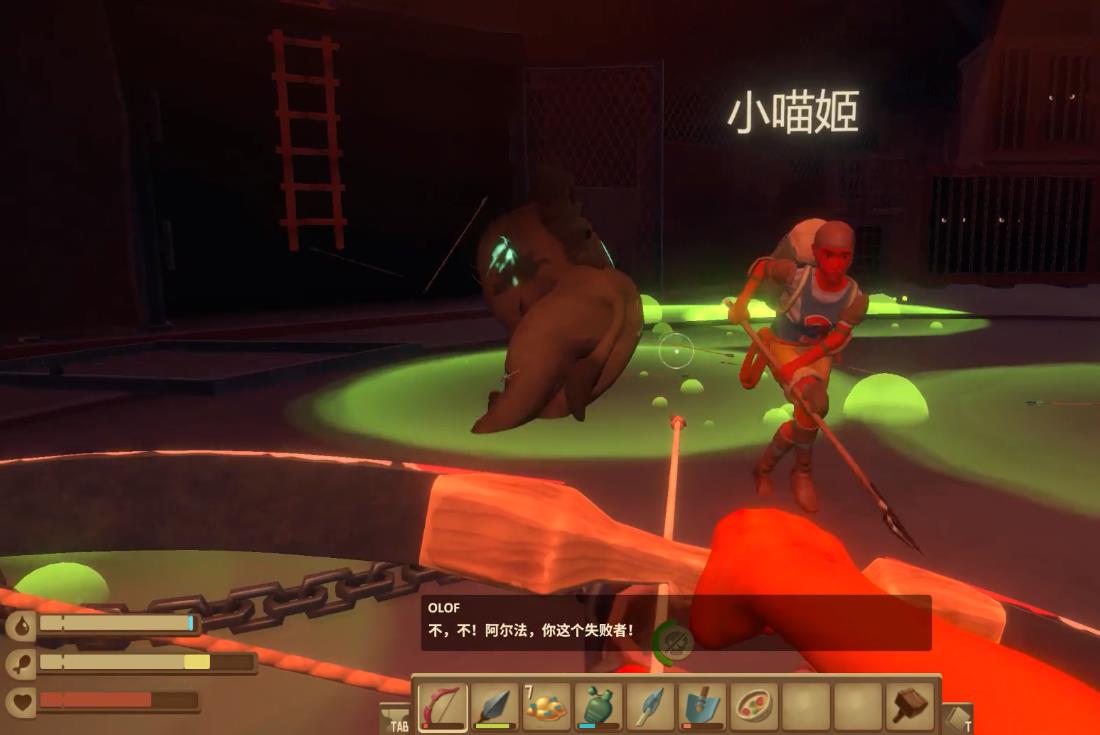Choose the green water canteen slot
Screen dimensions: 1100x735
point(598,707)
